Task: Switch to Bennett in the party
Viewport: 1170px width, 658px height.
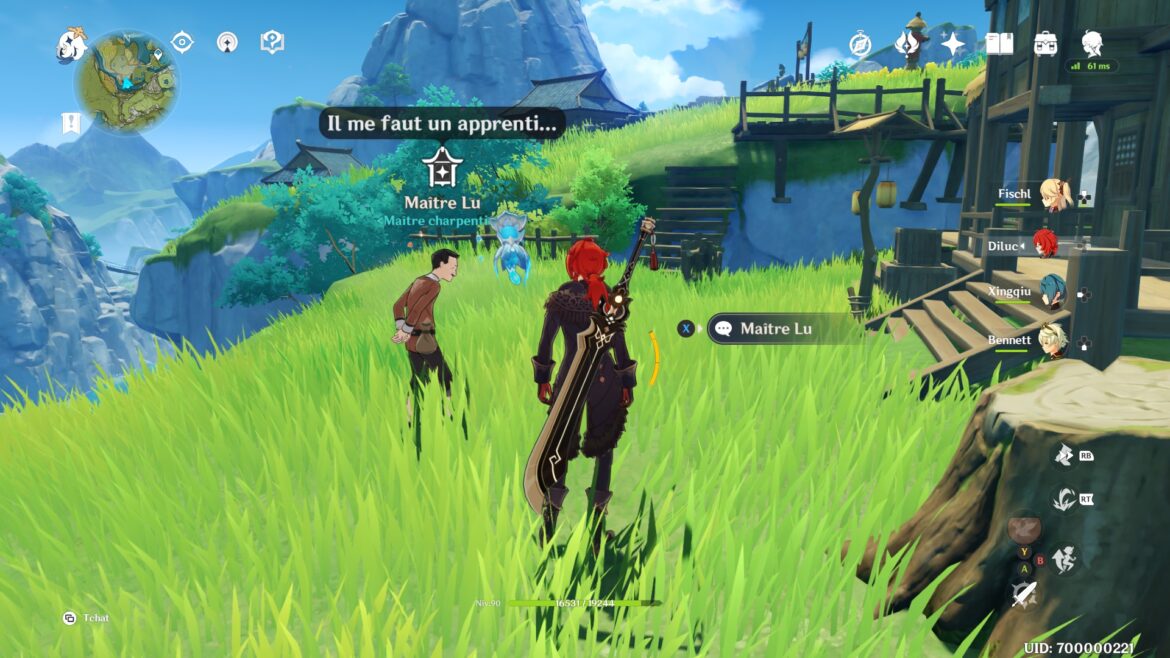Action: coord(1052,342)
